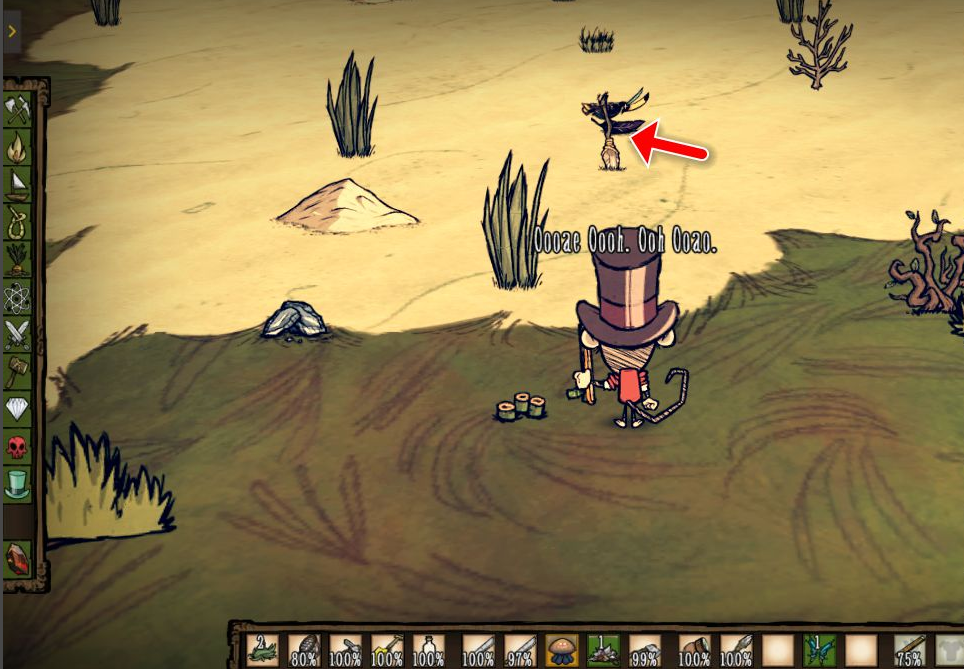Select the seaweed stack inventory slot
Screen dimensions: 964x669
pyautogui.click(x=263, y=650)
